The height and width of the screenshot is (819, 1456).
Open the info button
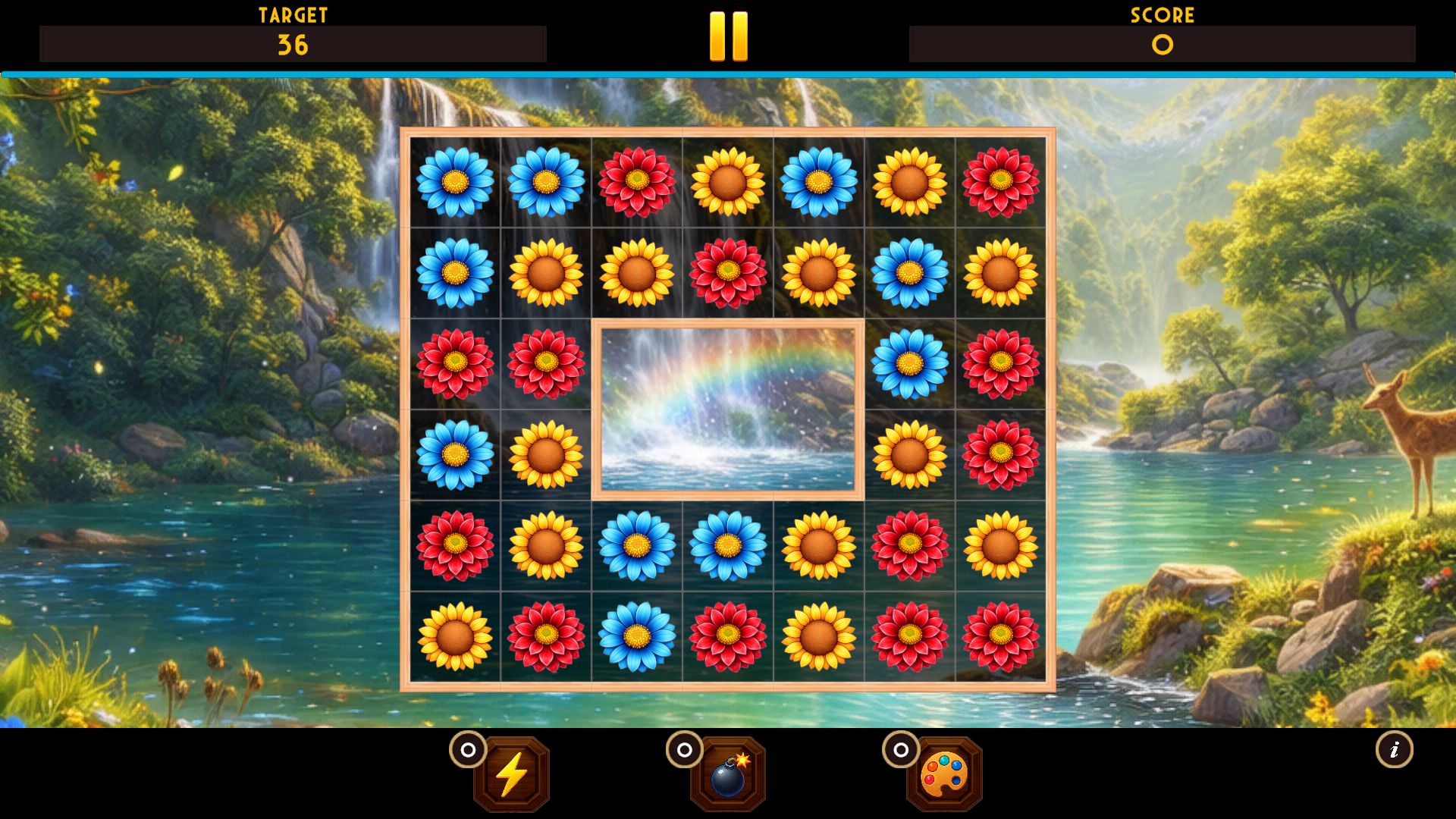[x=1394, y=750]
